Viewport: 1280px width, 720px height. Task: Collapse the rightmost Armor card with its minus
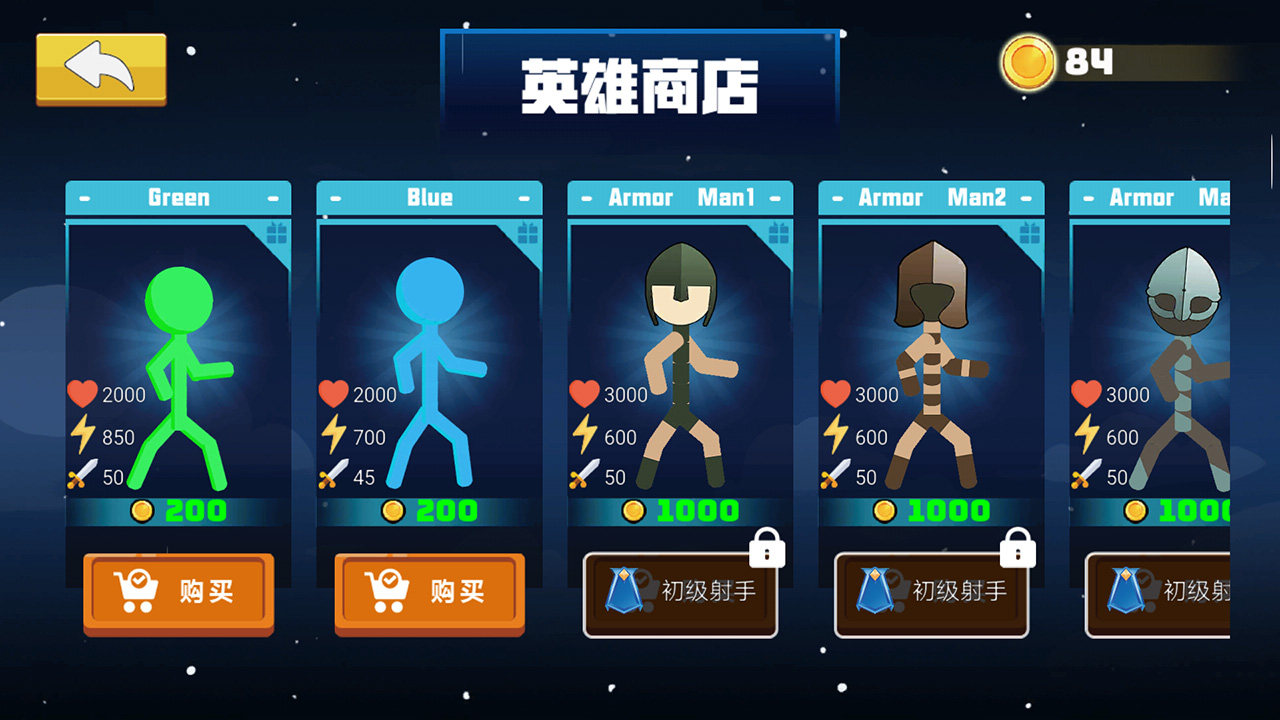(1087, 197)
